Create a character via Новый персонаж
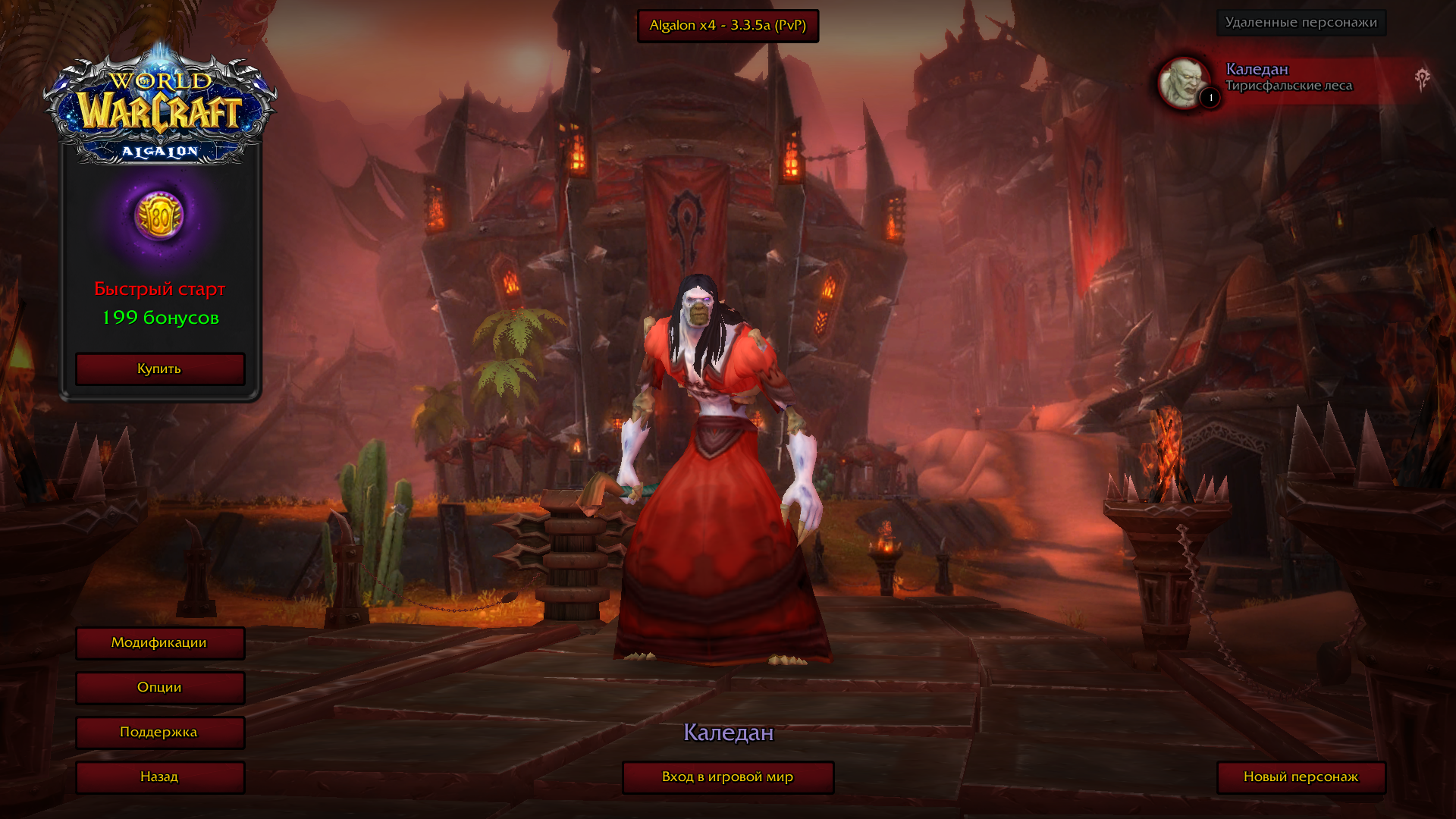This screenshot has width=1456, height=819. point(1301,777)
